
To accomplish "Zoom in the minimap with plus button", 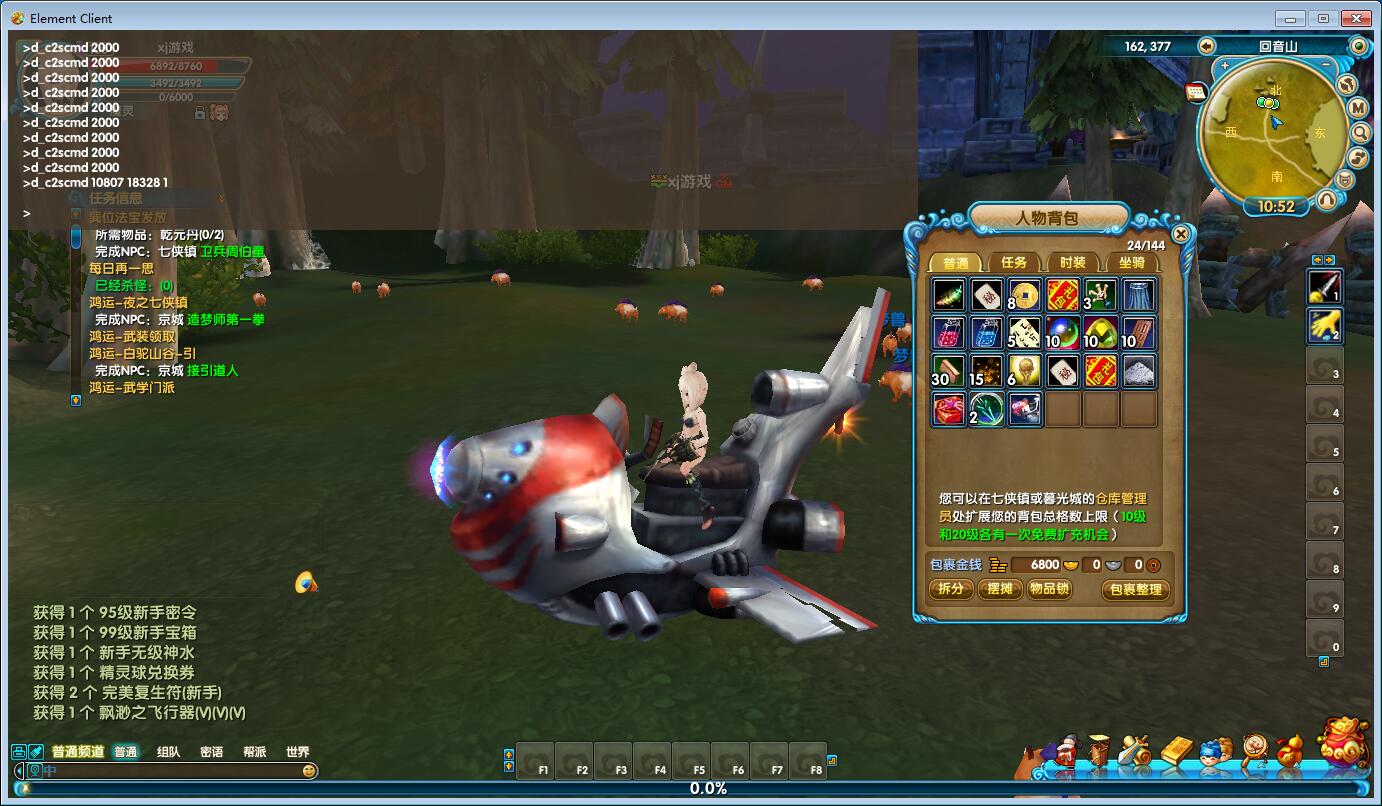I will point(1223,64).
